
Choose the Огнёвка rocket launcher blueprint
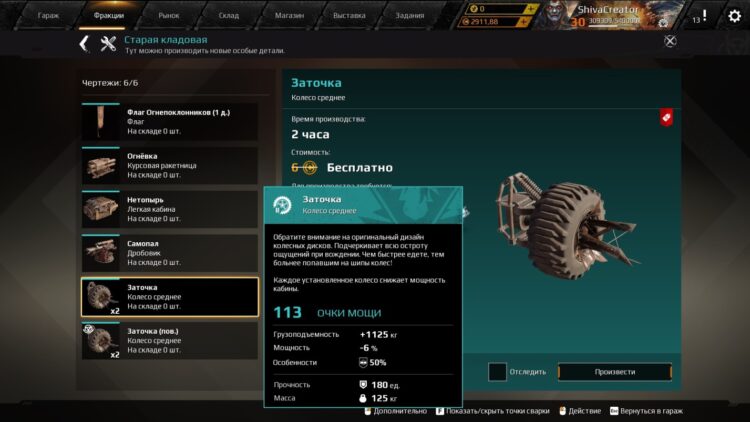[x=169, y=165]
